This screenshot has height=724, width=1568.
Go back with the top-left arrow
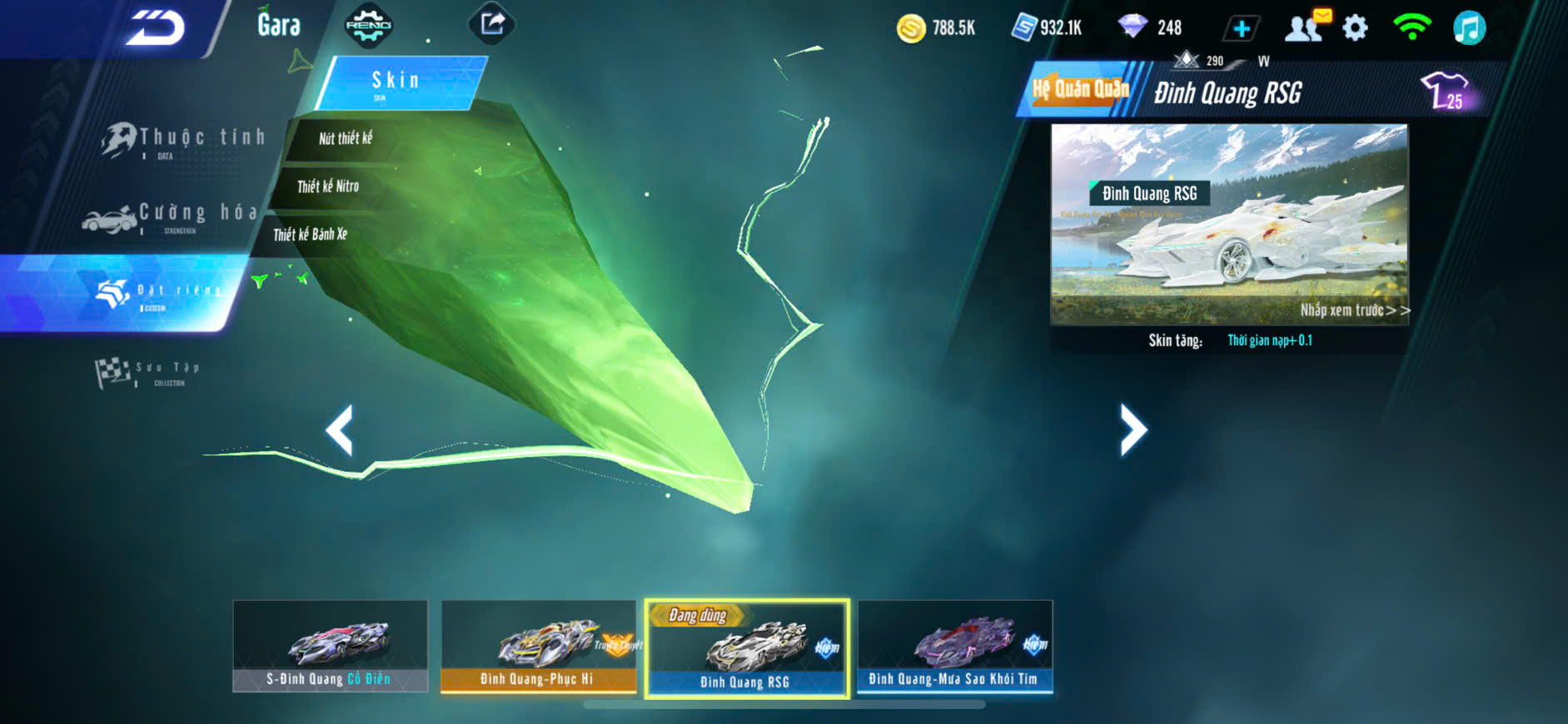click(x=154, y=27)
